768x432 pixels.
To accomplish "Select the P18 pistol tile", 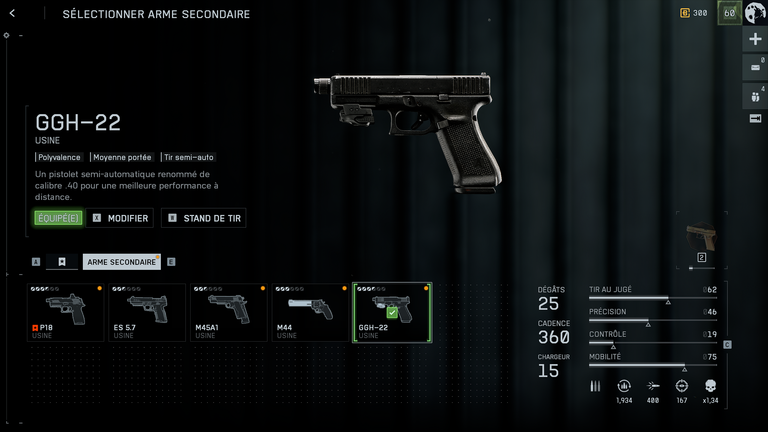I will click(x=66, y=313).
